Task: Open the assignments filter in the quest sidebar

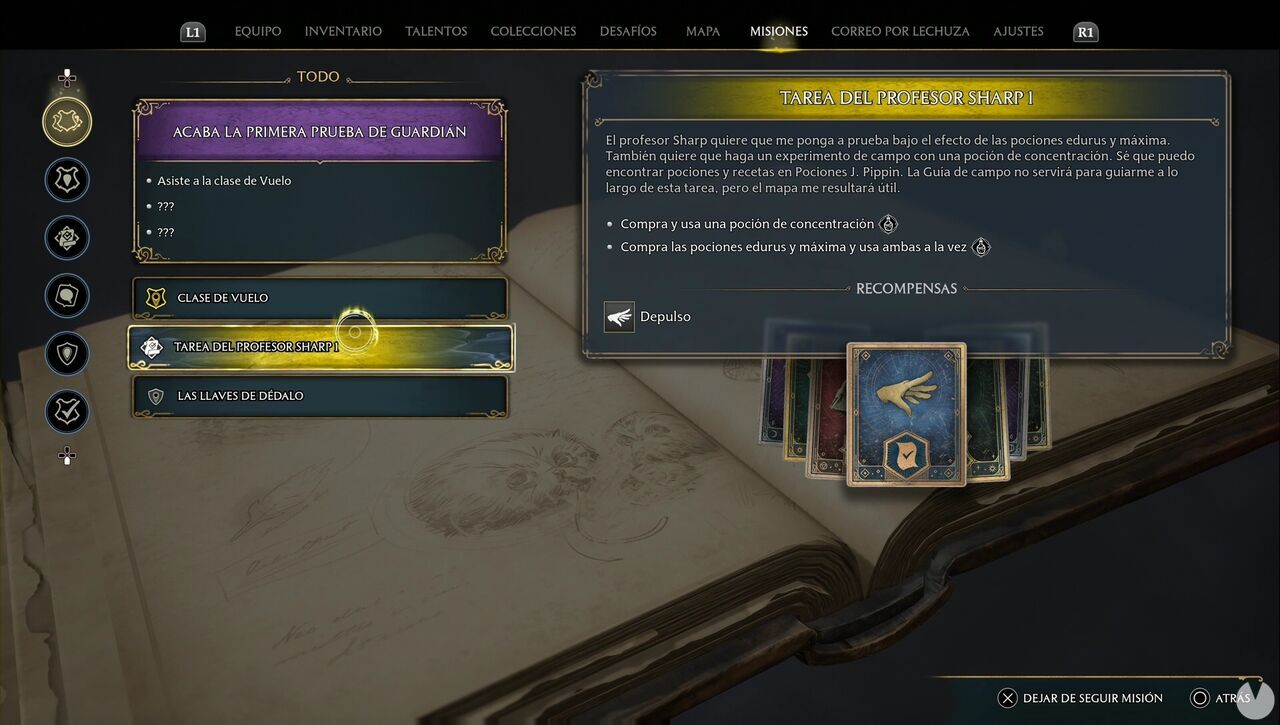Action: click(66, 238)
